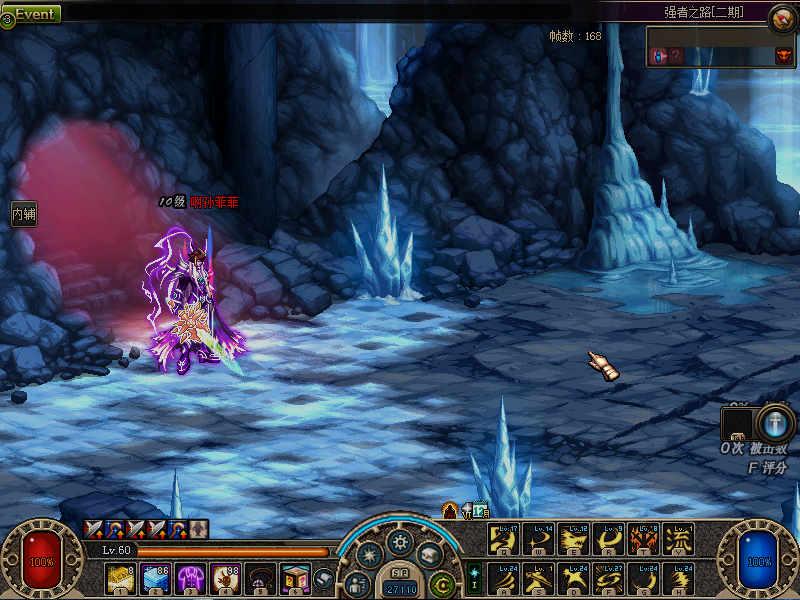
Task: Use the gold ticket item in slot 1
Action: point(121,578)
